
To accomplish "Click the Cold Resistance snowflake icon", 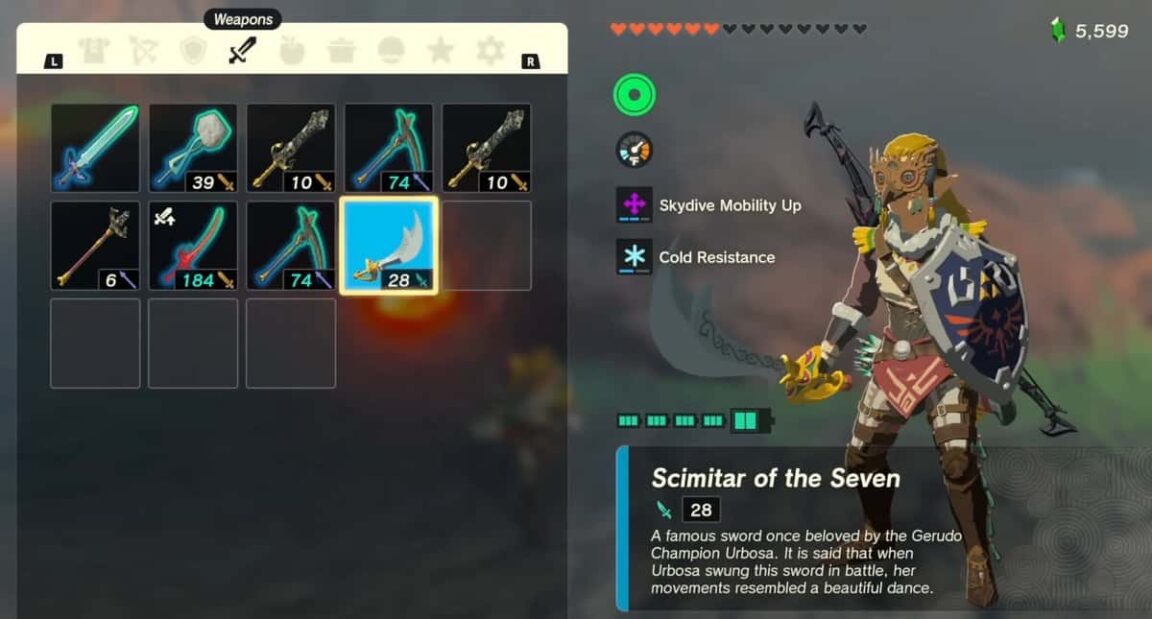I will pyautogui.click(x=634, y=257).
